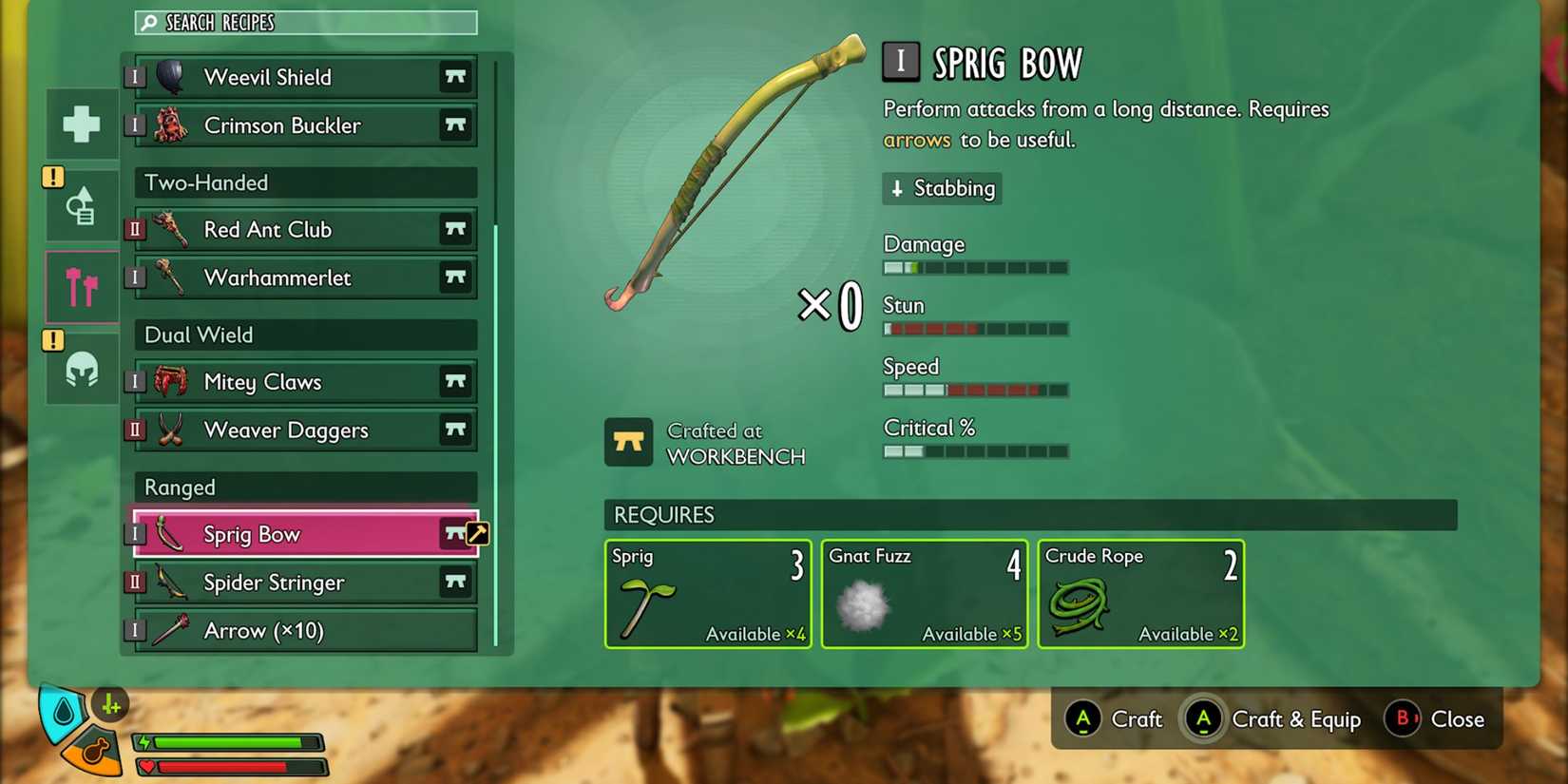This screenshot has width=1568, height=784.
Task: Select the armor category with alert badge
Action: point(81,205)
